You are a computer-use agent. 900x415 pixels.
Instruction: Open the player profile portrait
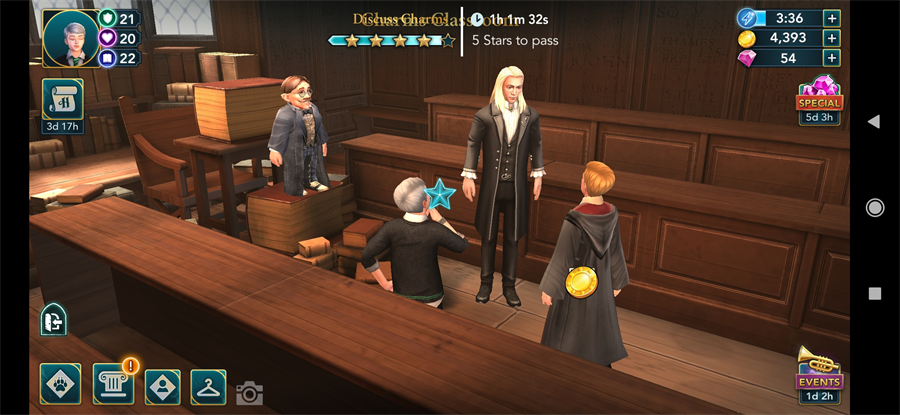point(70,37)
